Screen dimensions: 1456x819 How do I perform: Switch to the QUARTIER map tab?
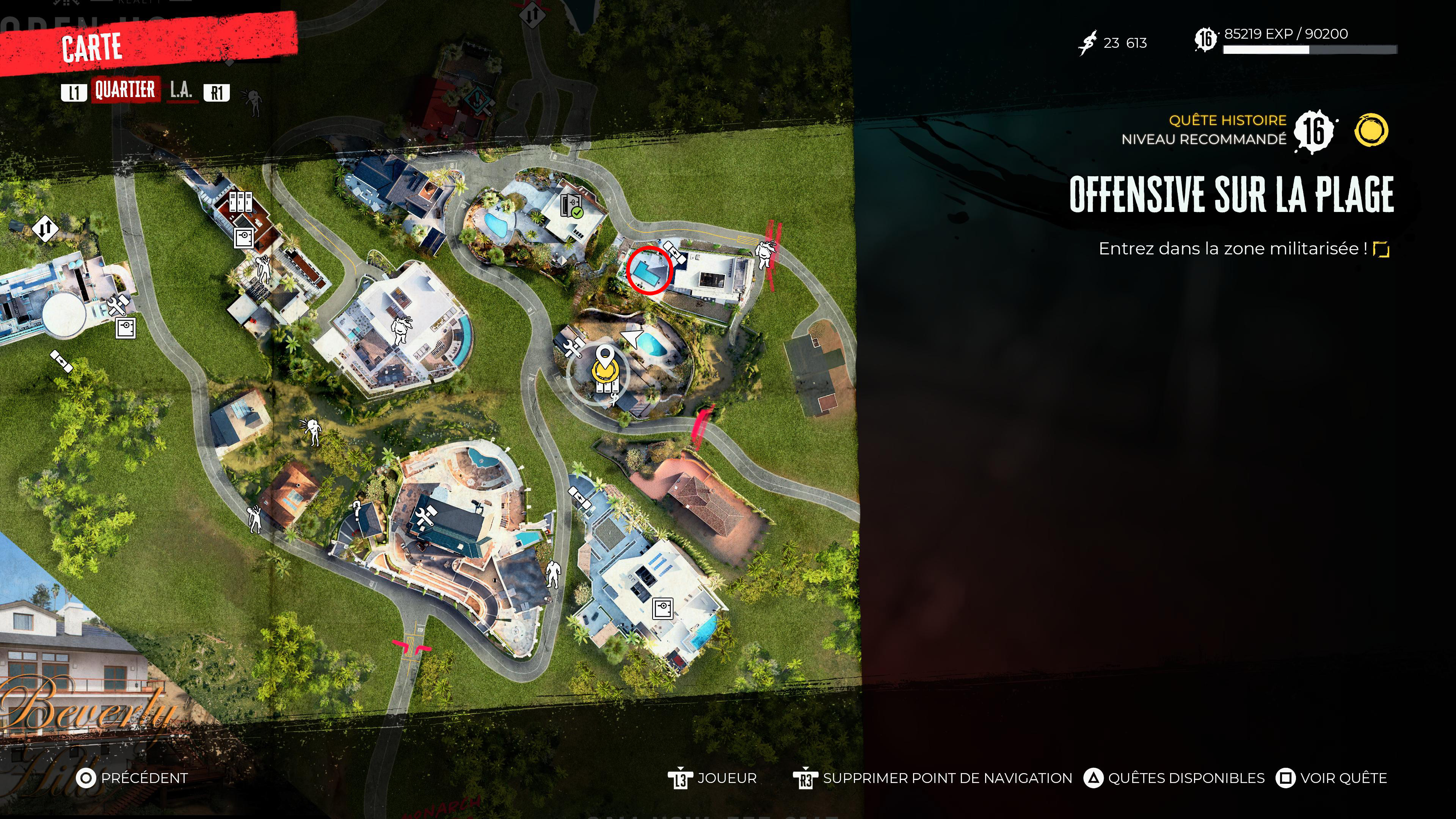click(125, 90)
